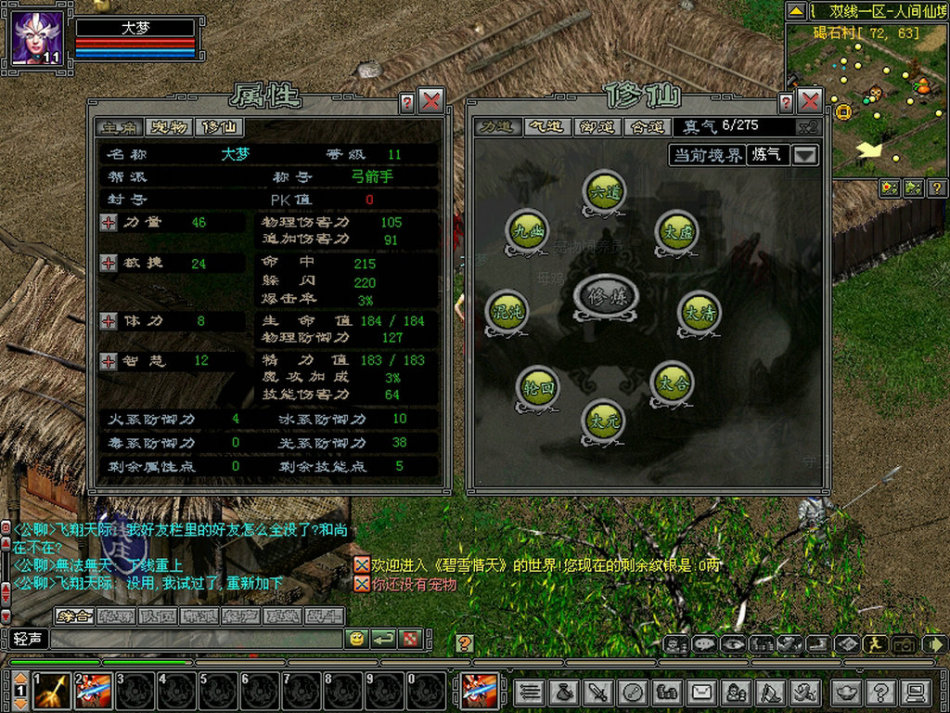Click the central 修炼 cultivate button
This screenshot has width=950, height=713.
coord(606,298)
